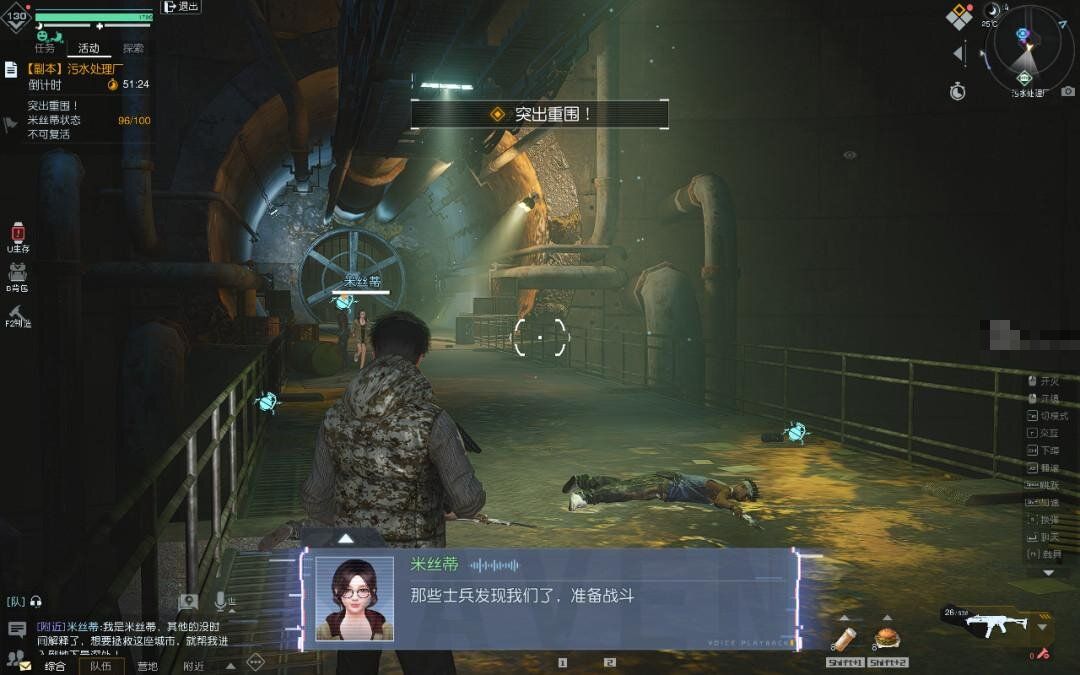Image resolution: width=1080 pixels, height=675 pixels.
Task: Switch to the 任务 quest tab
Action: tap(44, 47)
